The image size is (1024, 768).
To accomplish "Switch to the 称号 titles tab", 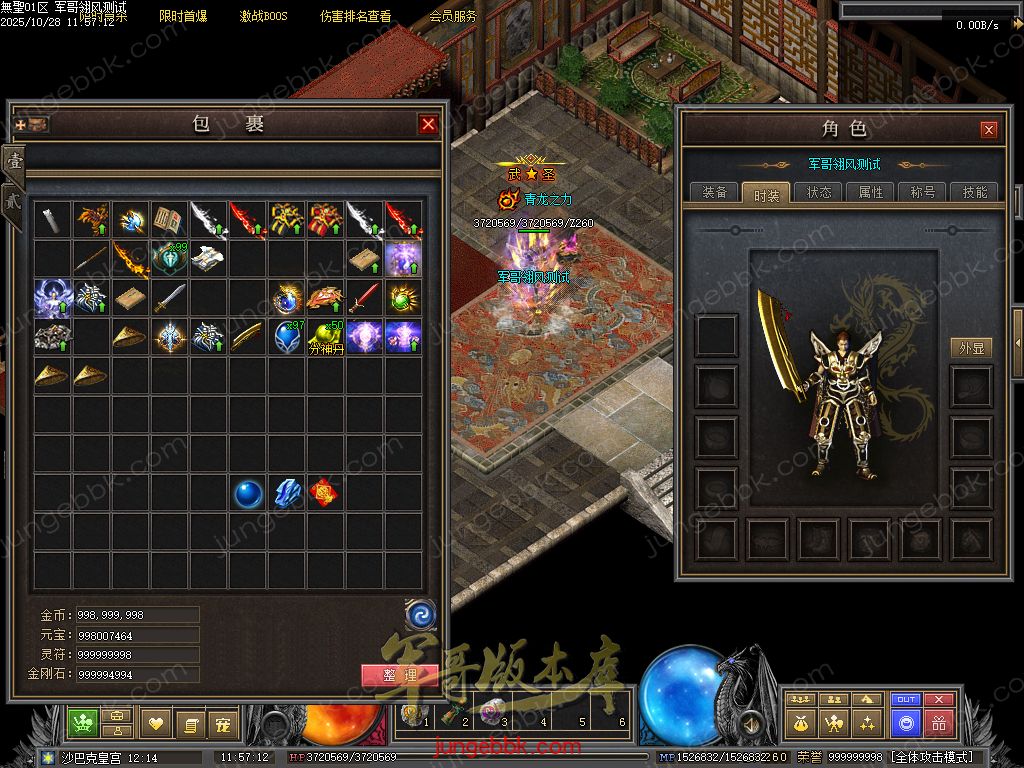I will click(922, 192).
